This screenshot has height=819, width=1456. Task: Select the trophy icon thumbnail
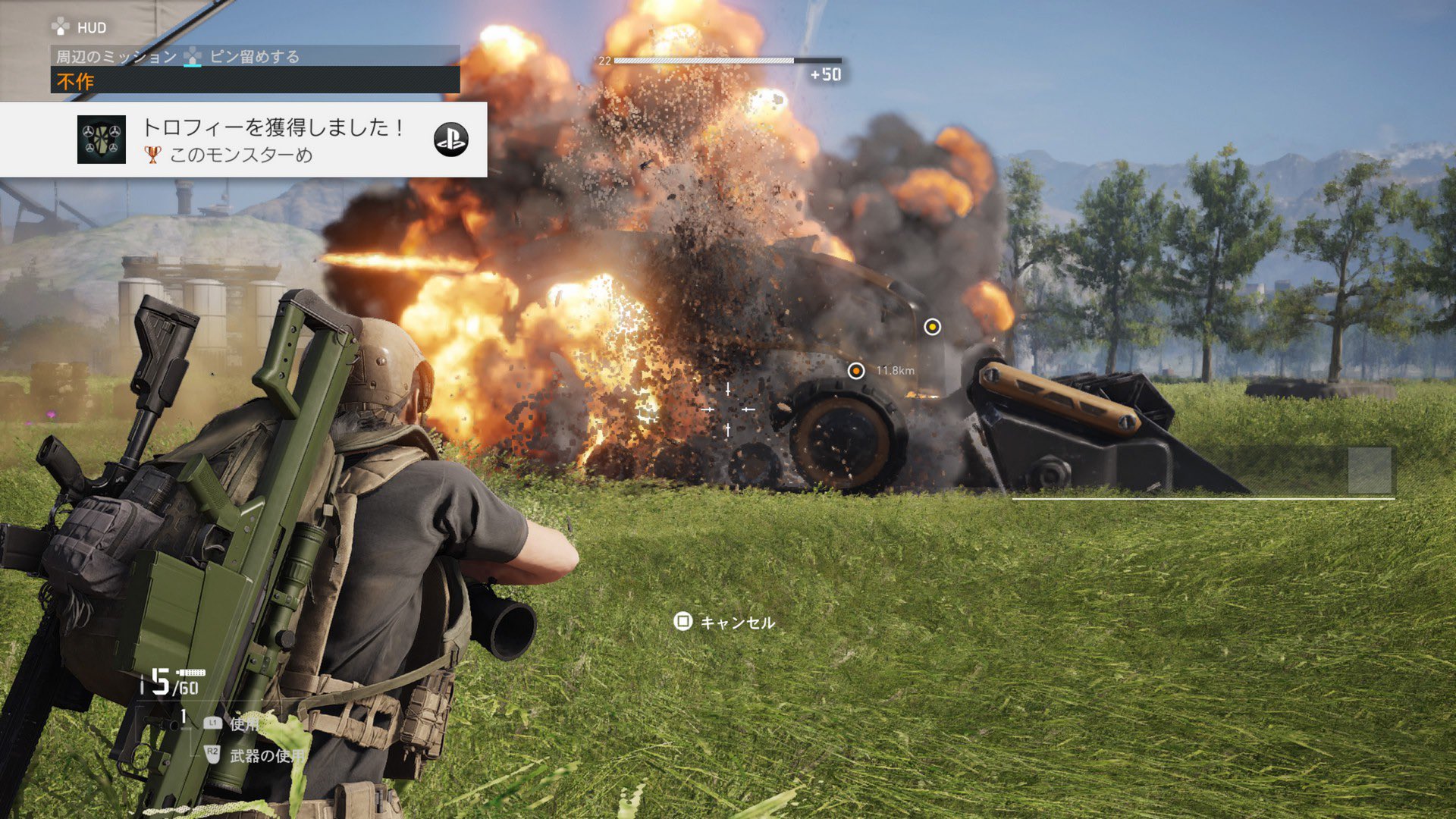pos(101,140)
